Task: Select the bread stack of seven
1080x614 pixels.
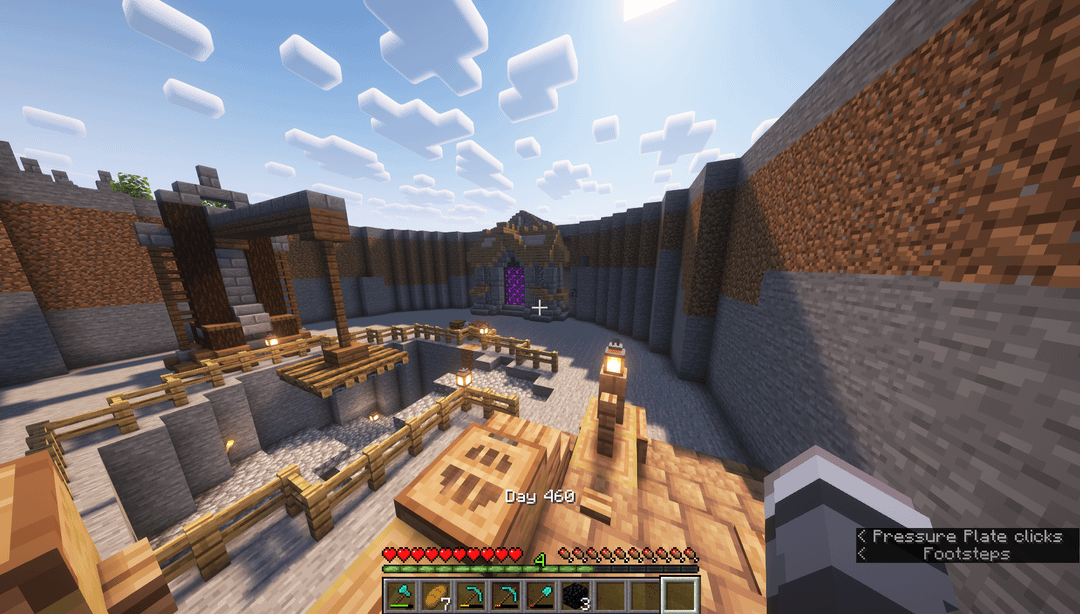Action: point(437,595)
